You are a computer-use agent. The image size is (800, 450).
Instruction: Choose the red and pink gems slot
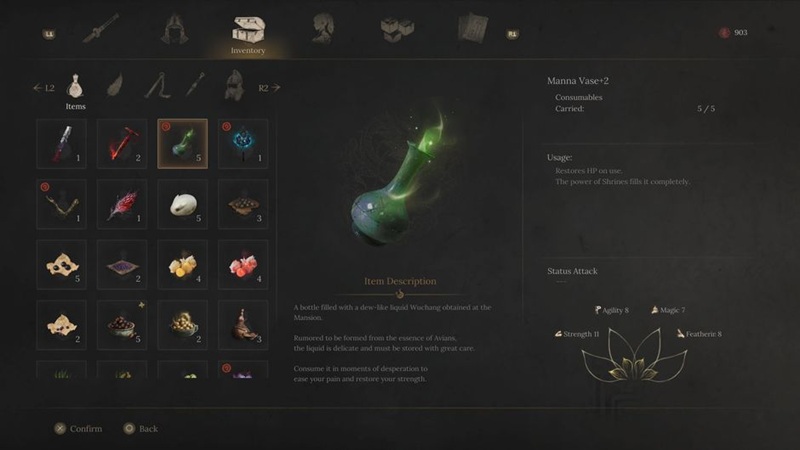pyautogui.click(x=243, y=264)
